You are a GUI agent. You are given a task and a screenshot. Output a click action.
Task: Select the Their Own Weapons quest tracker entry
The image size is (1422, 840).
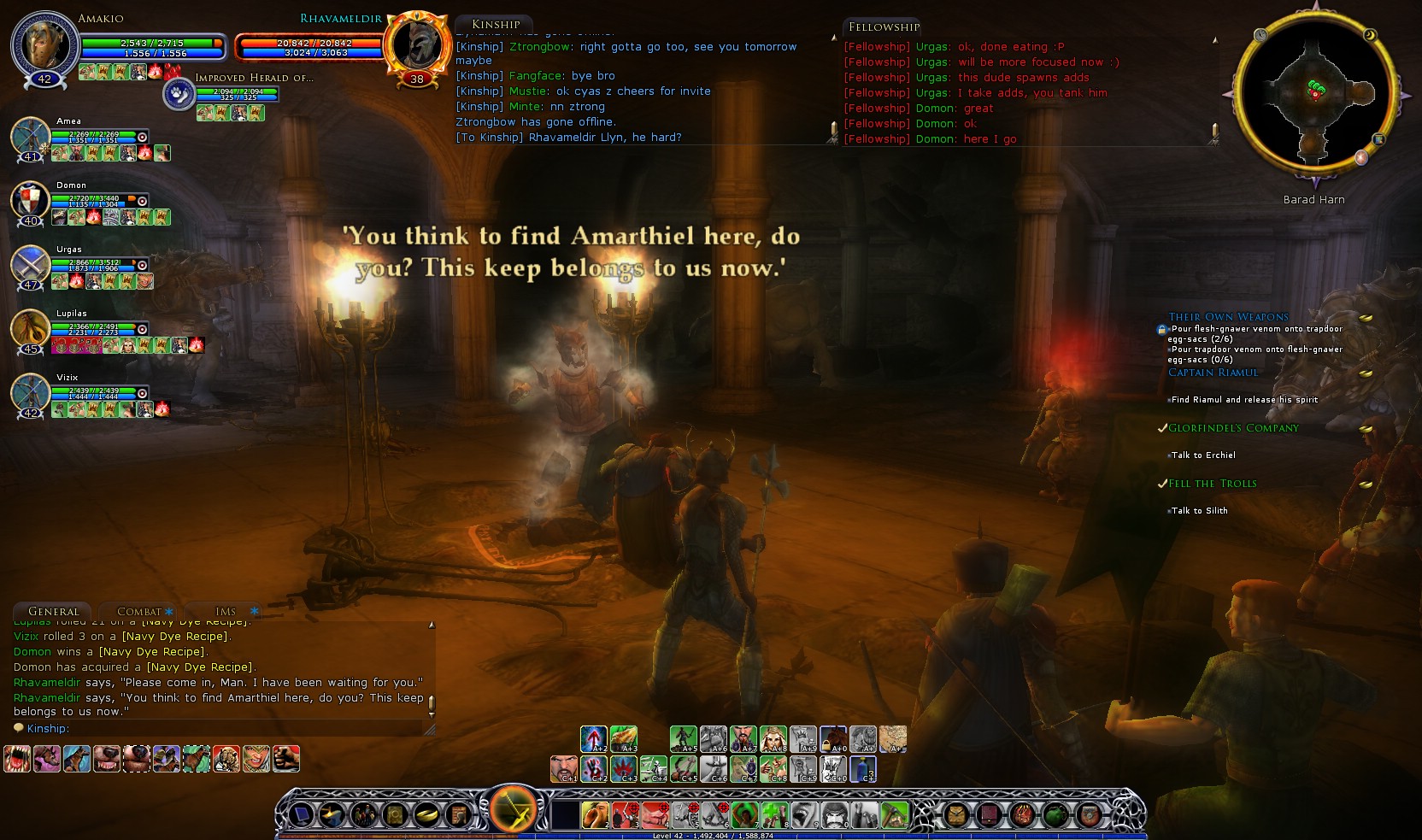tap(1228, 317)
